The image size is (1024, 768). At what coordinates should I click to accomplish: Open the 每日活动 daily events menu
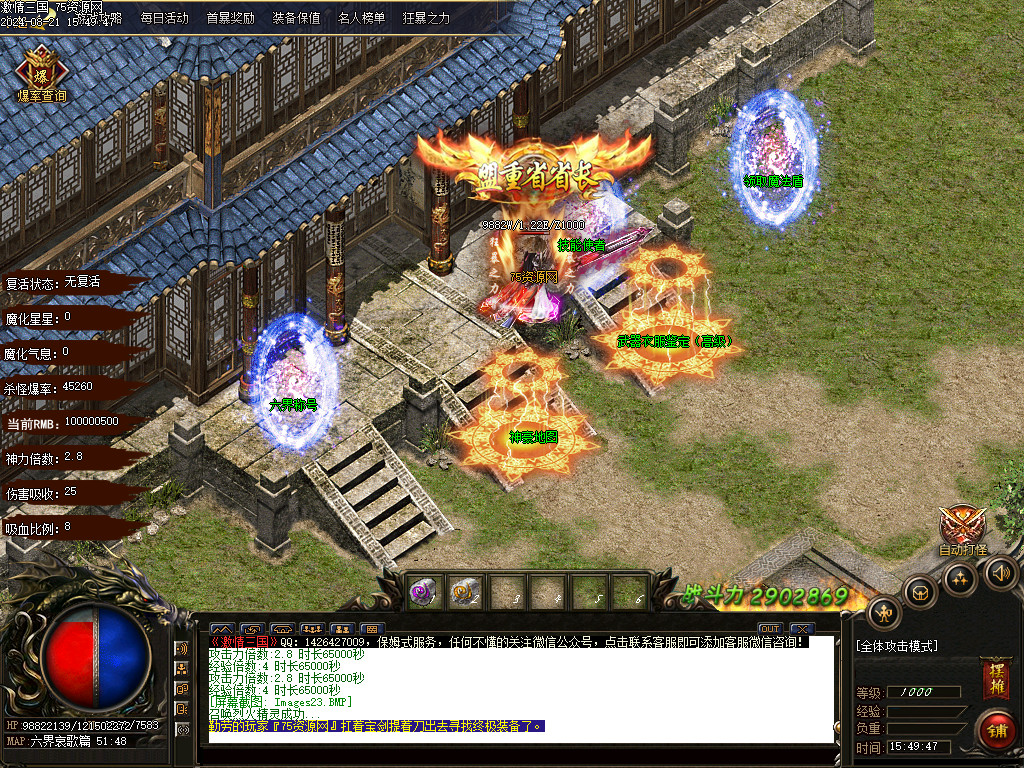[164, 18]
